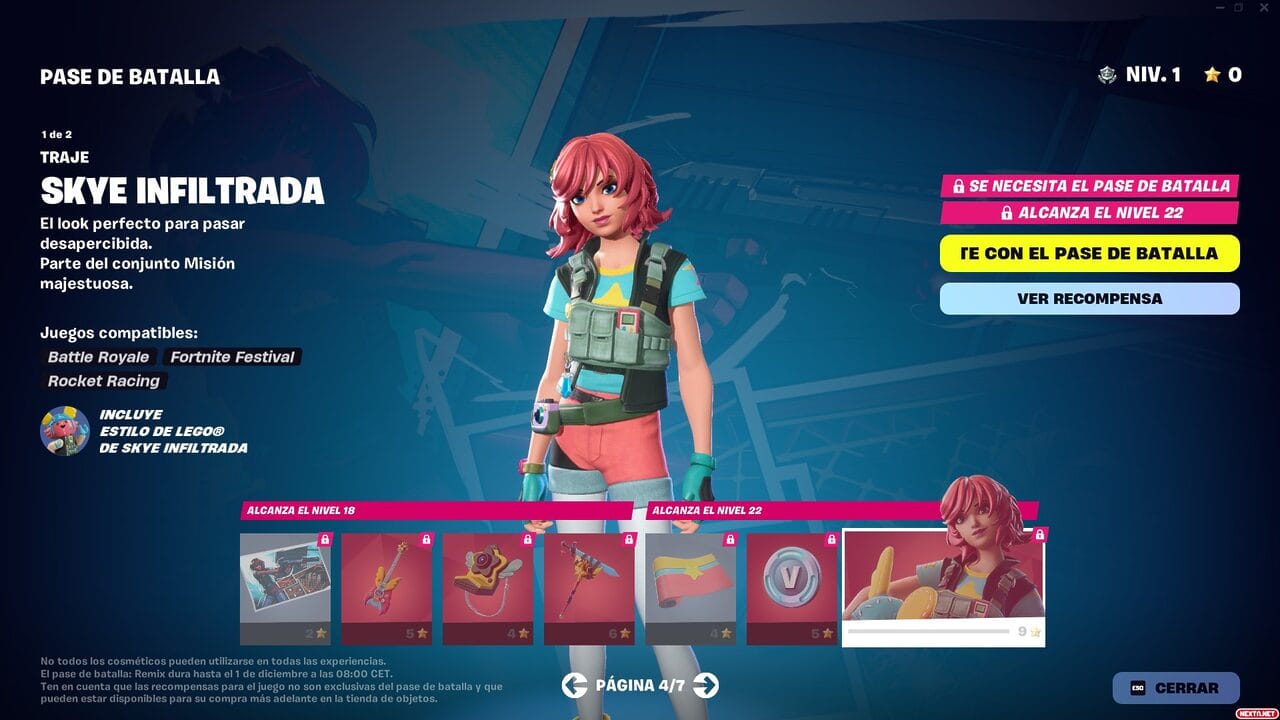Click the VER RECOMPENSA button
Viewport: 1280px width, 720px height.
pos(1089,298)
